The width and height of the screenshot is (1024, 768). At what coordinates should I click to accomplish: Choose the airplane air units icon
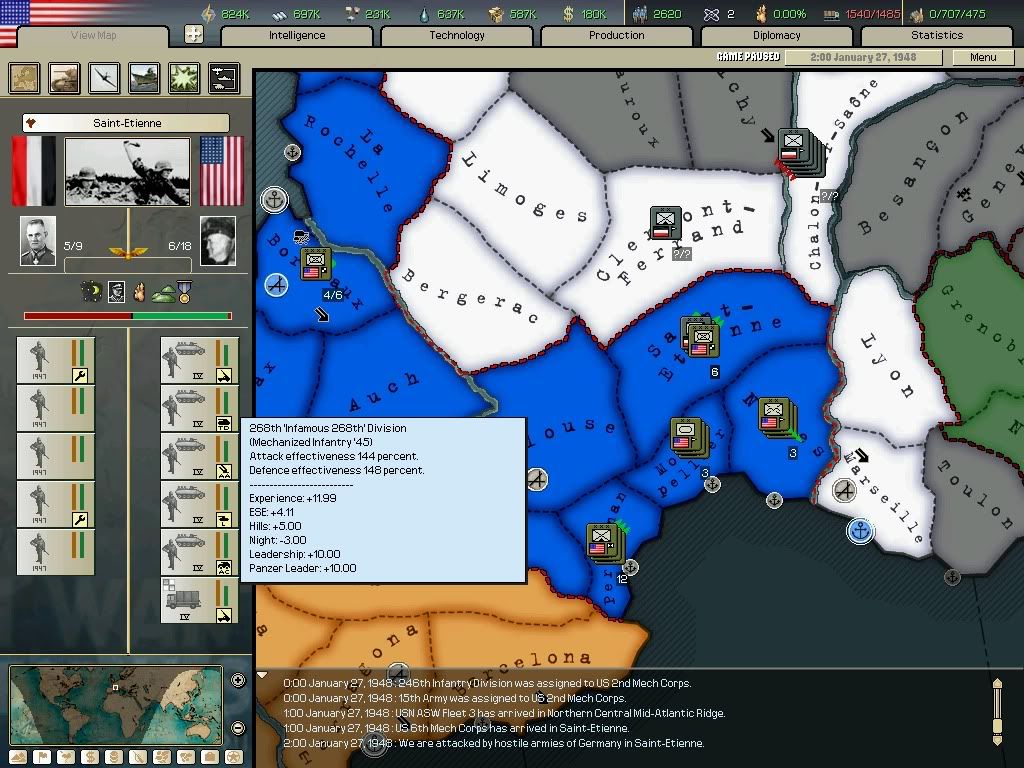pyautogui.click(x=104, y=78)
